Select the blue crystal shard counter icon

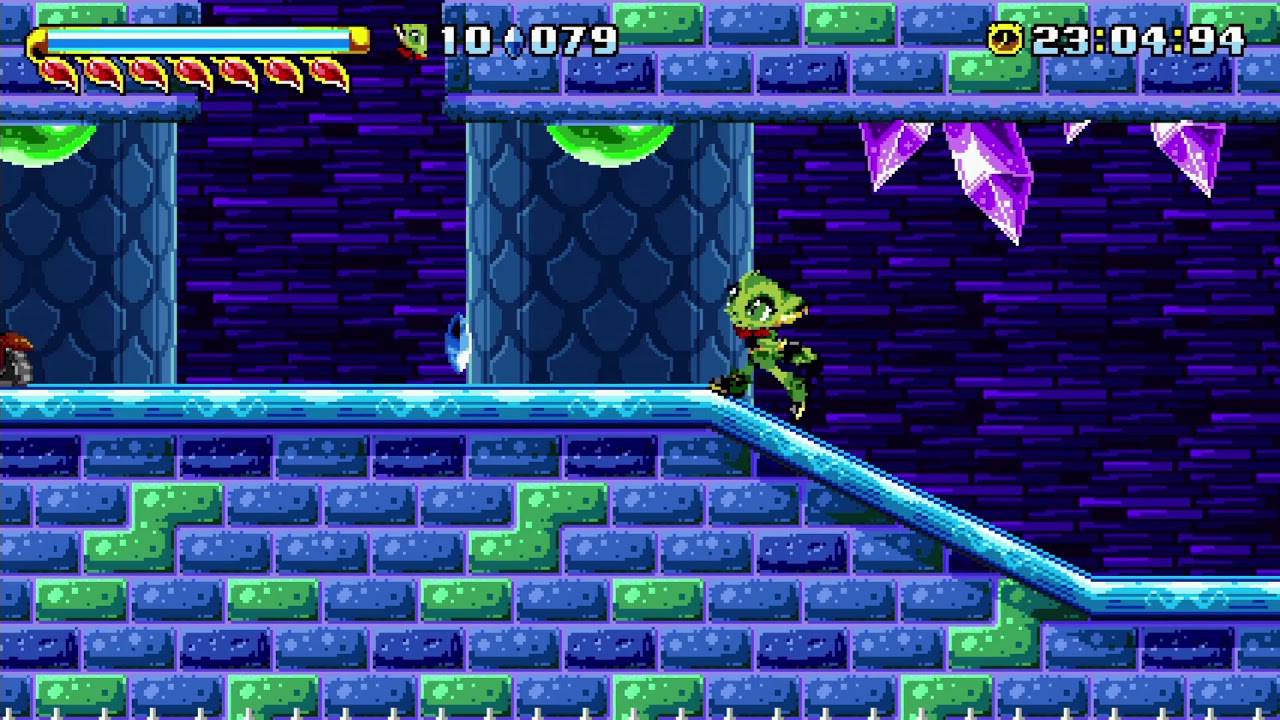coord(513,42)
